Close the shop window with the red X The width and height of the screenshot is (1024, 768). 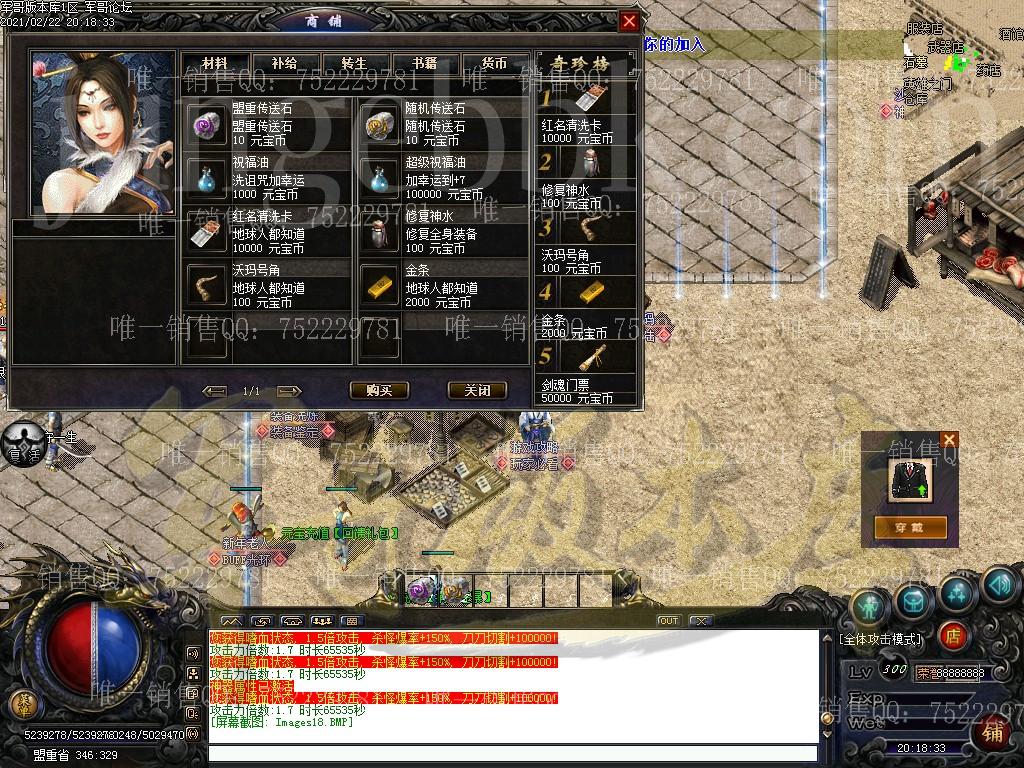pos(628,21)
